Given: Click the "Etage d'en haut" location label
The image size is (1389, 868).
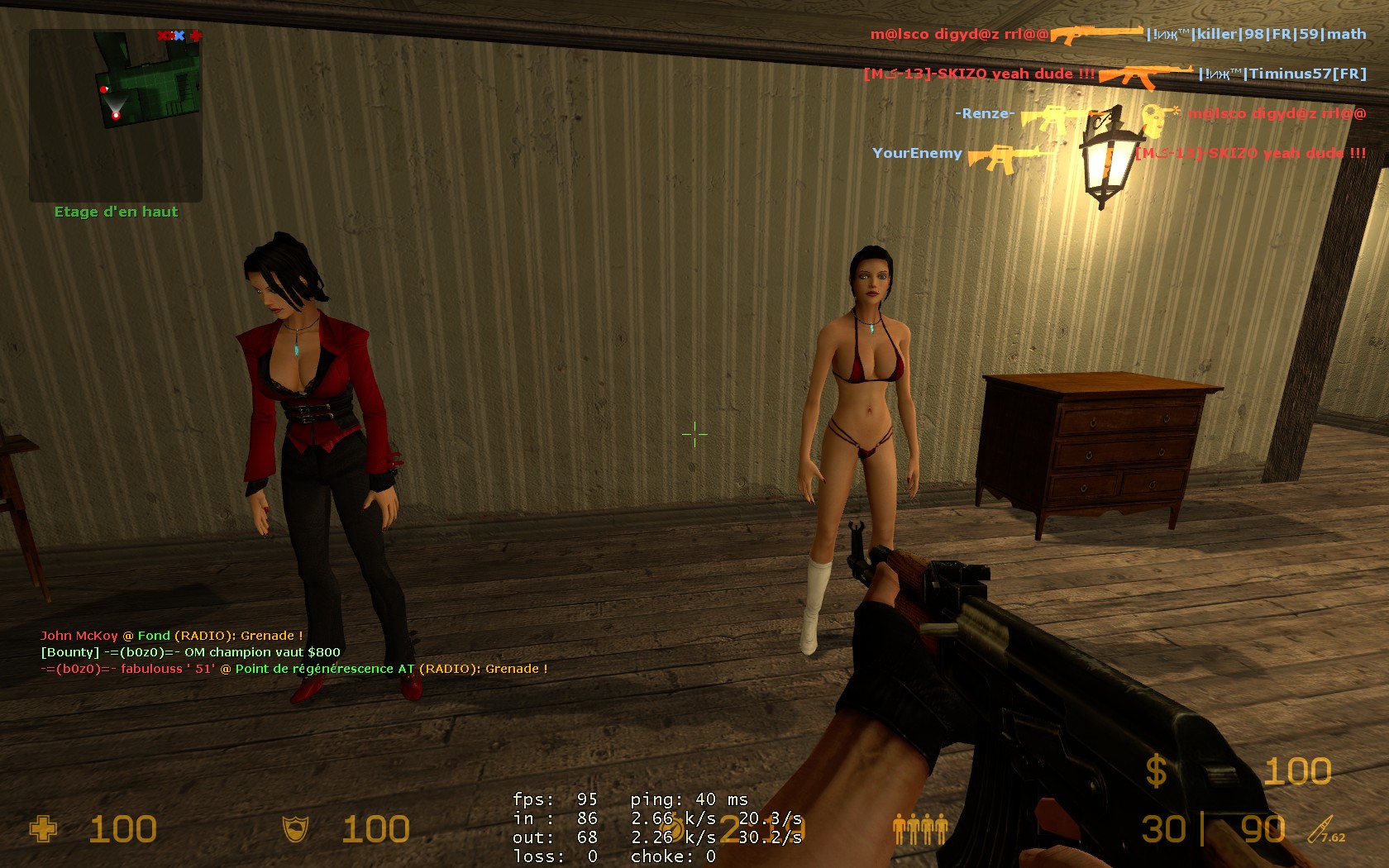Looking at the screenshot, I should pos(116,212).
